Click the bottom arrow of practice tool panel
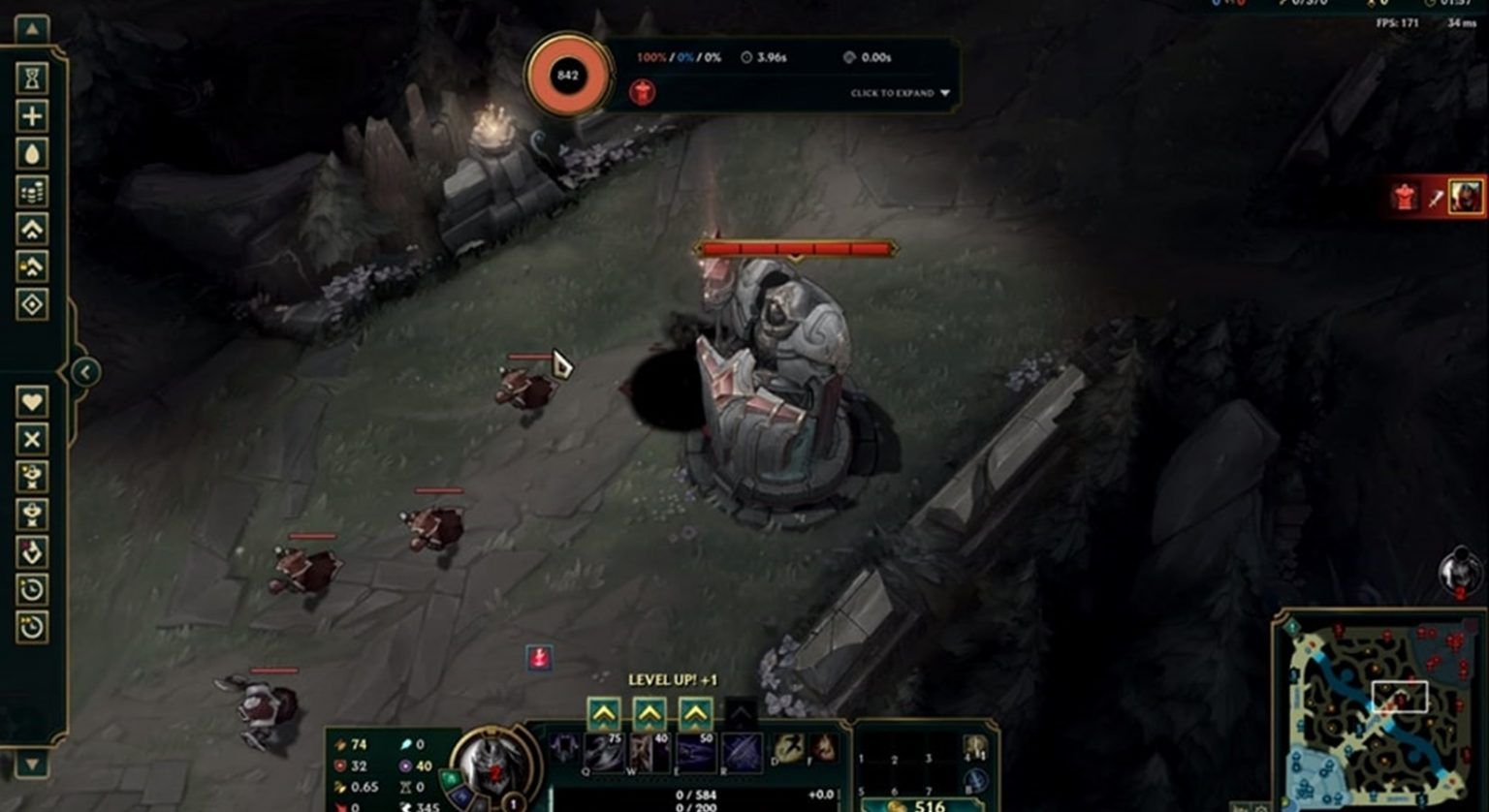This screenshot has width=1489, height=812. 32,765
